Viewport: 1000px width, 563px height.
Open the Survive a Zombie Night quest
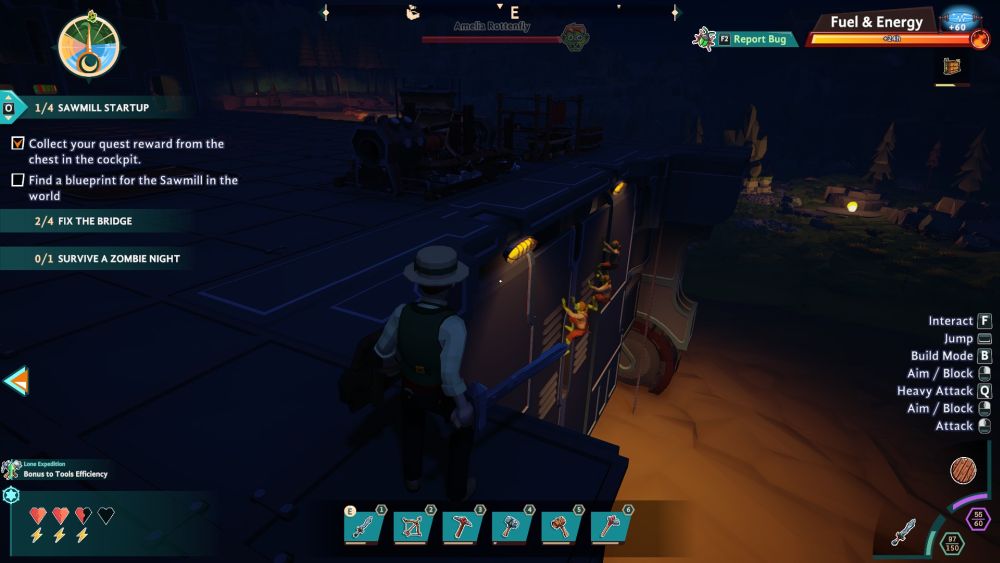[95, 258]
